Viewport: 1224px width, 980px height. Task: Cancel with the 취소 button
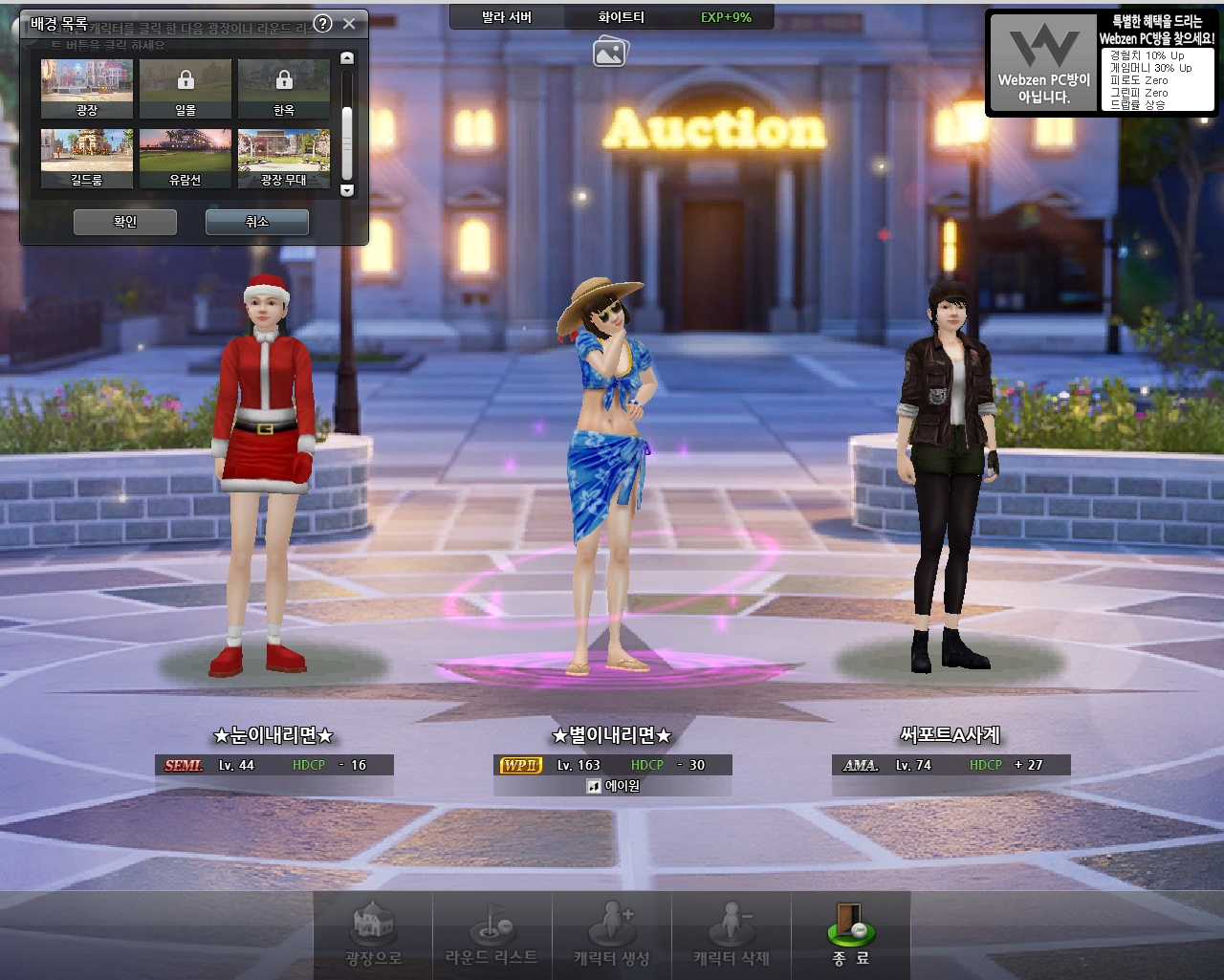(257, 222)
